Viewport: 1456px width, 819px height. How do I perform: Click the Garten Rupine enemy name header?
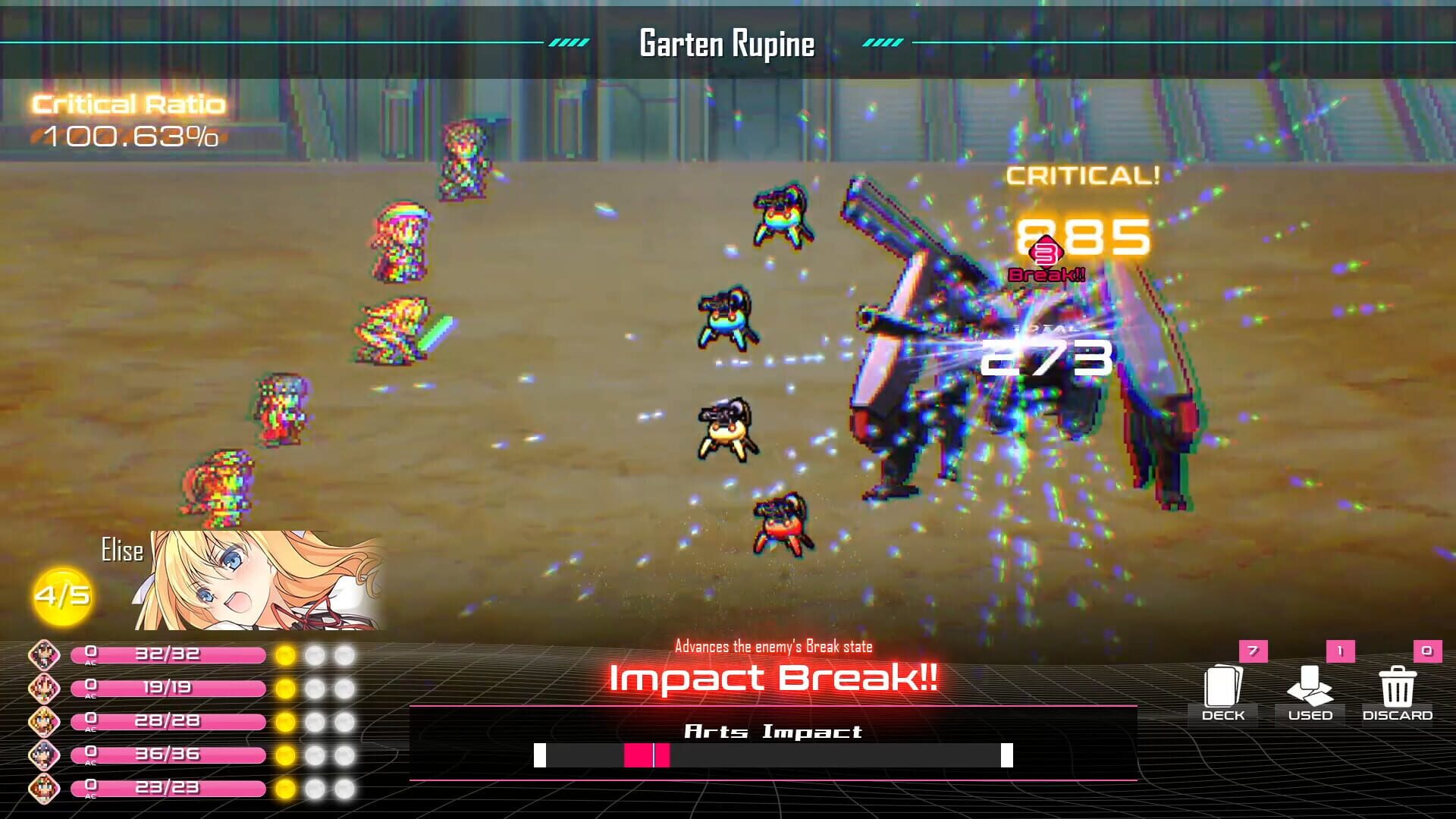click(x=726, y=44)
